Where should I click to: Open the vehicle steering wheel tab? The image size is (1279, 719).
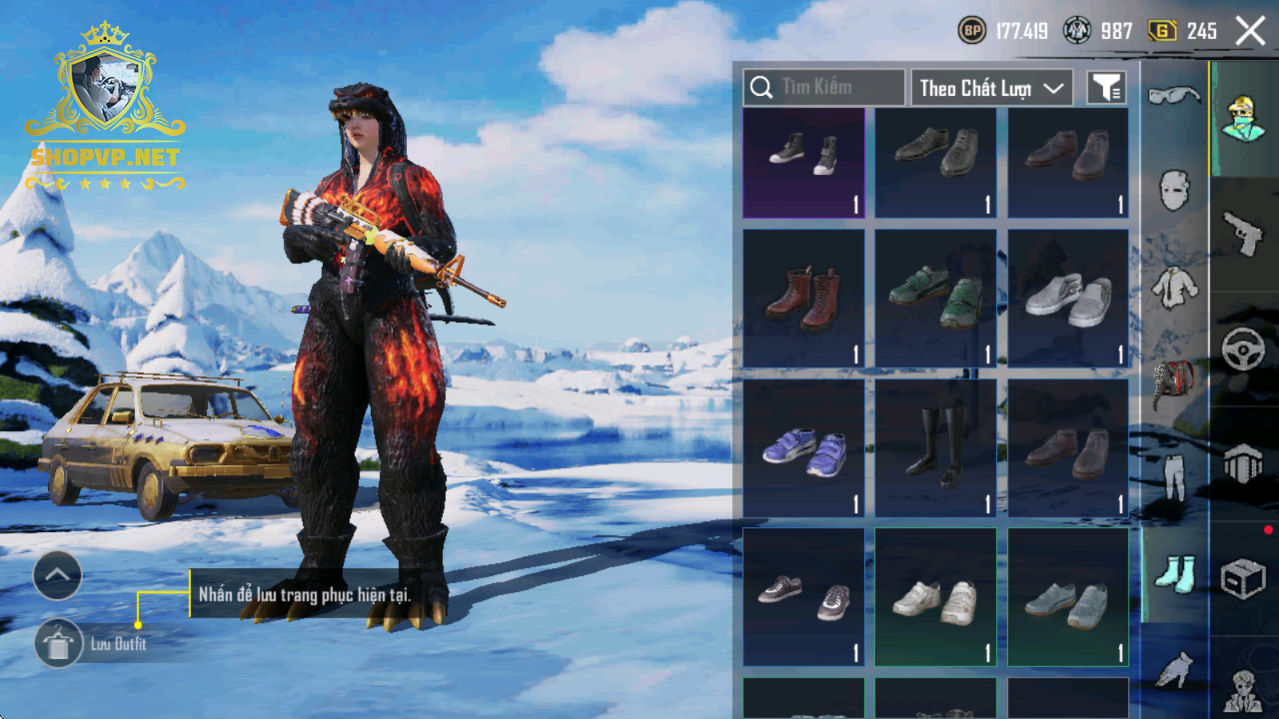pyautogui.click(x=1243, y=348)
